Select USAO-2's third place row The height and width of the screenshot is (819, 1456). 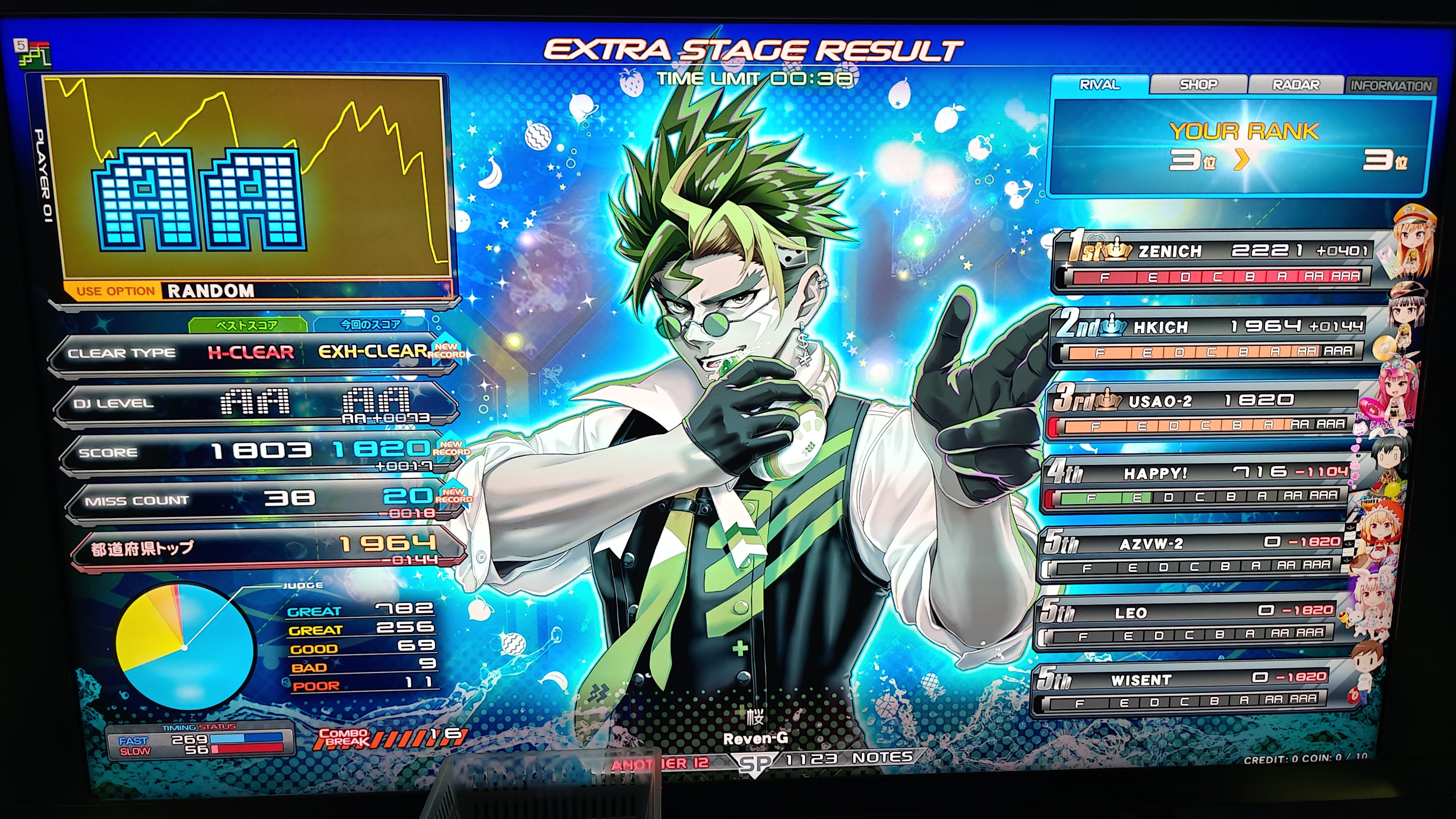1204,411
